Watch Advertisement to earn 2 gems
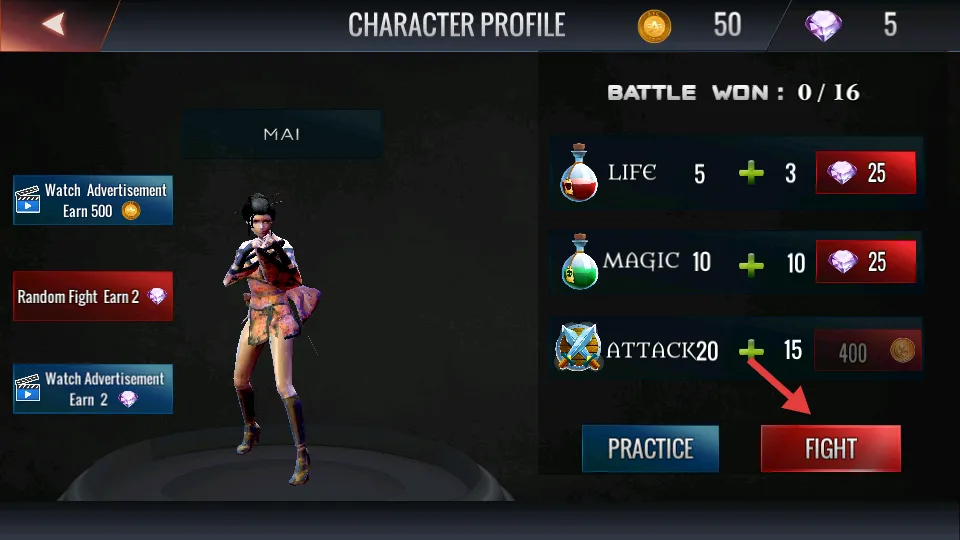 coord(93,389)
